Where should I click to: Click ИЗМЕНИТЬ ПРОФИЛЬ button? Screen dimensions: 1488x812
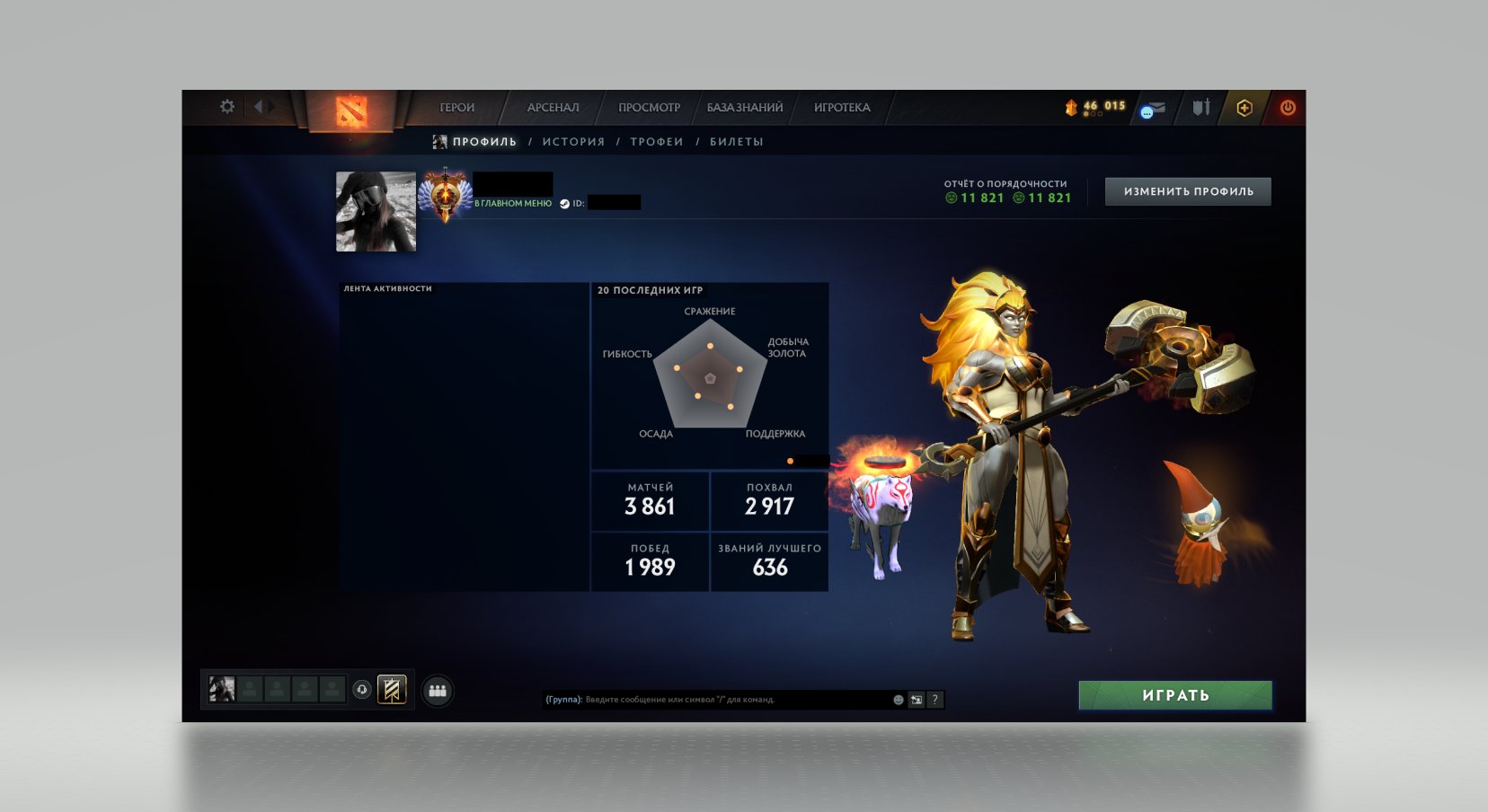click(x=1188, y=190)
